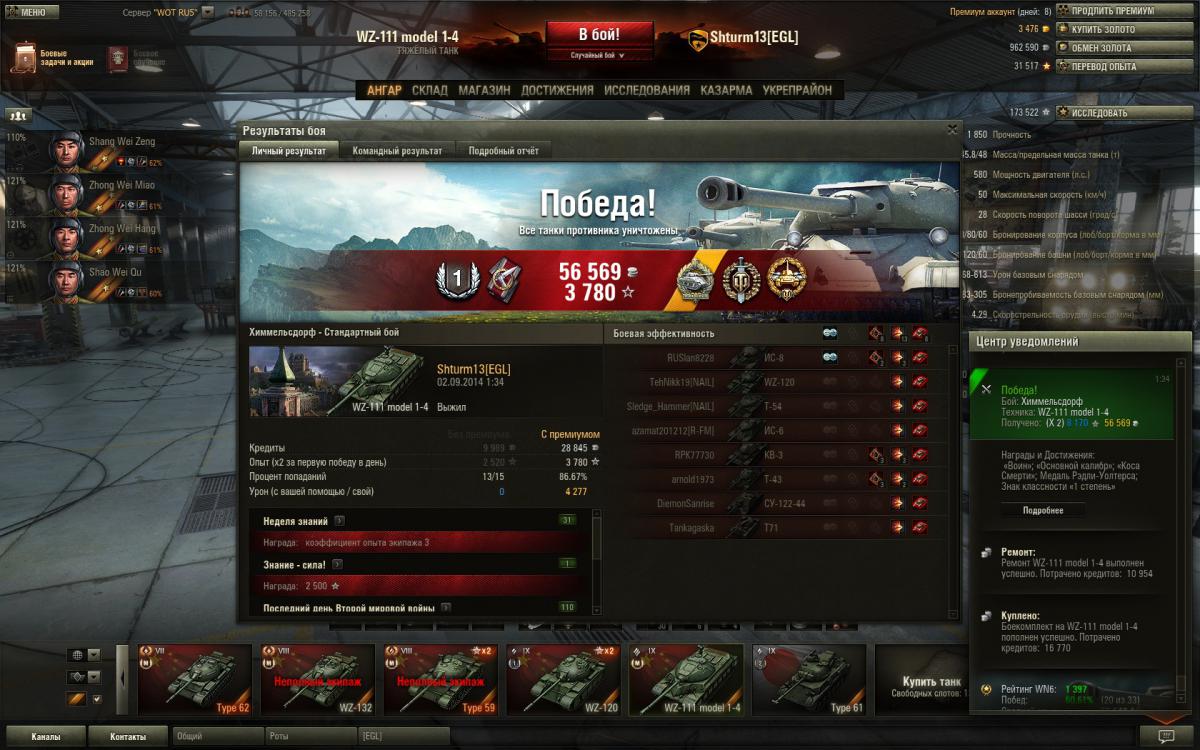Switch to the Командный результат tab
This screenshot has width=1200, height=750.
click(397, 151)
